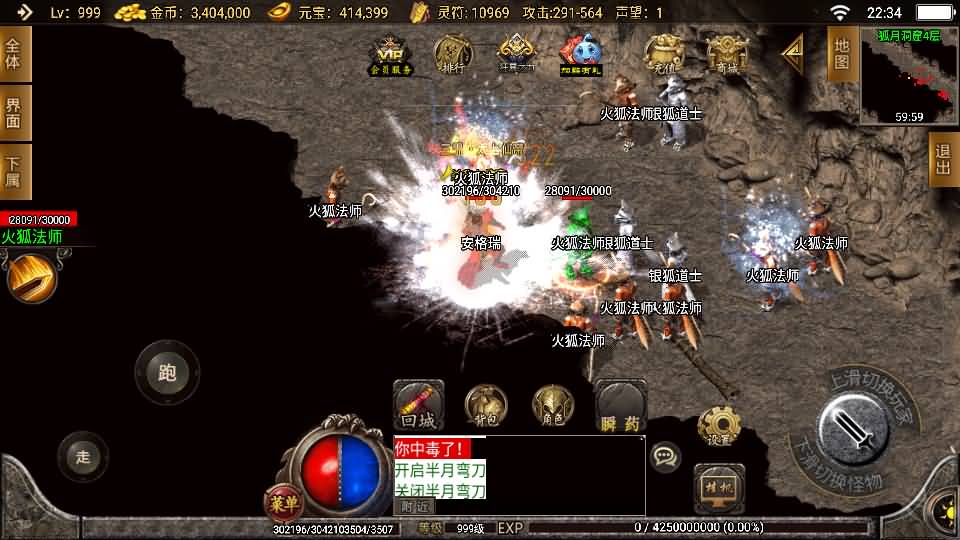Toggle the 走 walk button
The width and height of the screenshot is (960, 540).
[x=83, y=457]
